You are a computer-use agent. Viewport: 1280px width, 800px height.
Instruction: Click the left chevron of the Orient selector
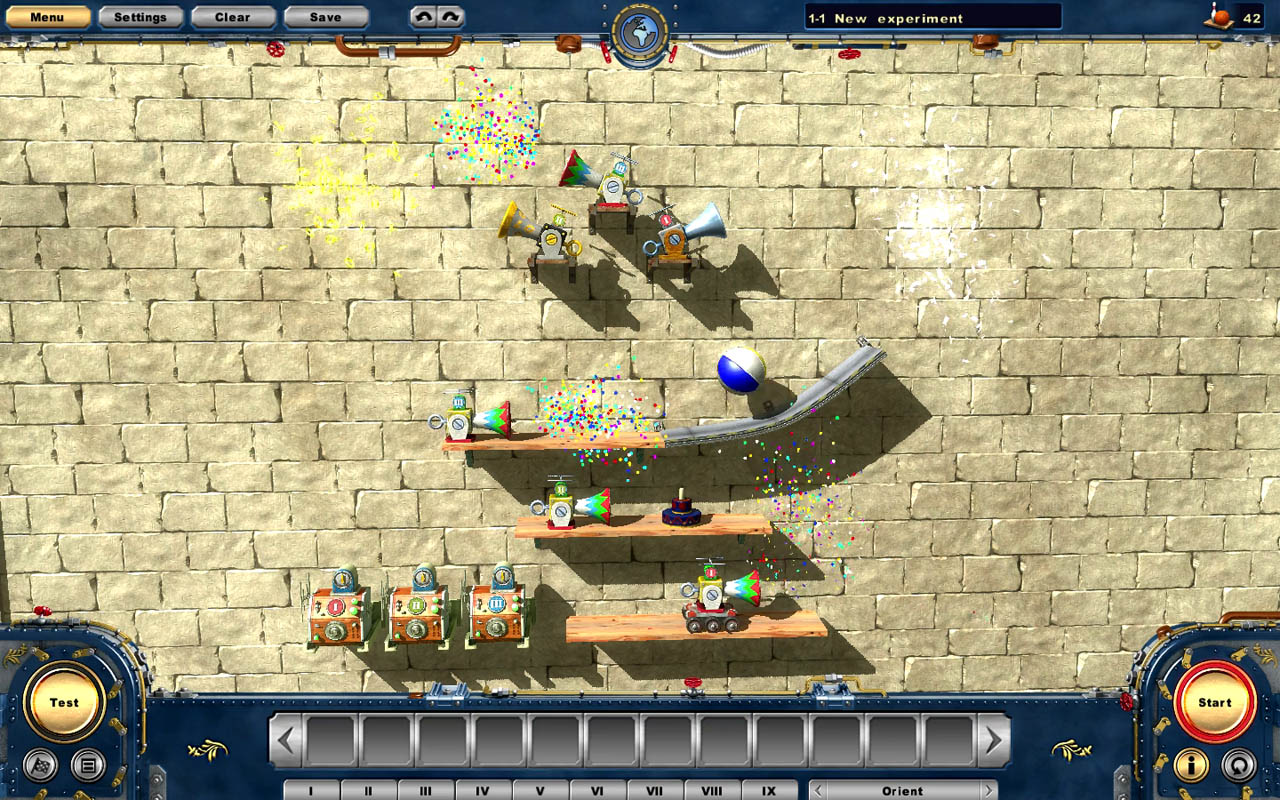(x=817, y=789)
